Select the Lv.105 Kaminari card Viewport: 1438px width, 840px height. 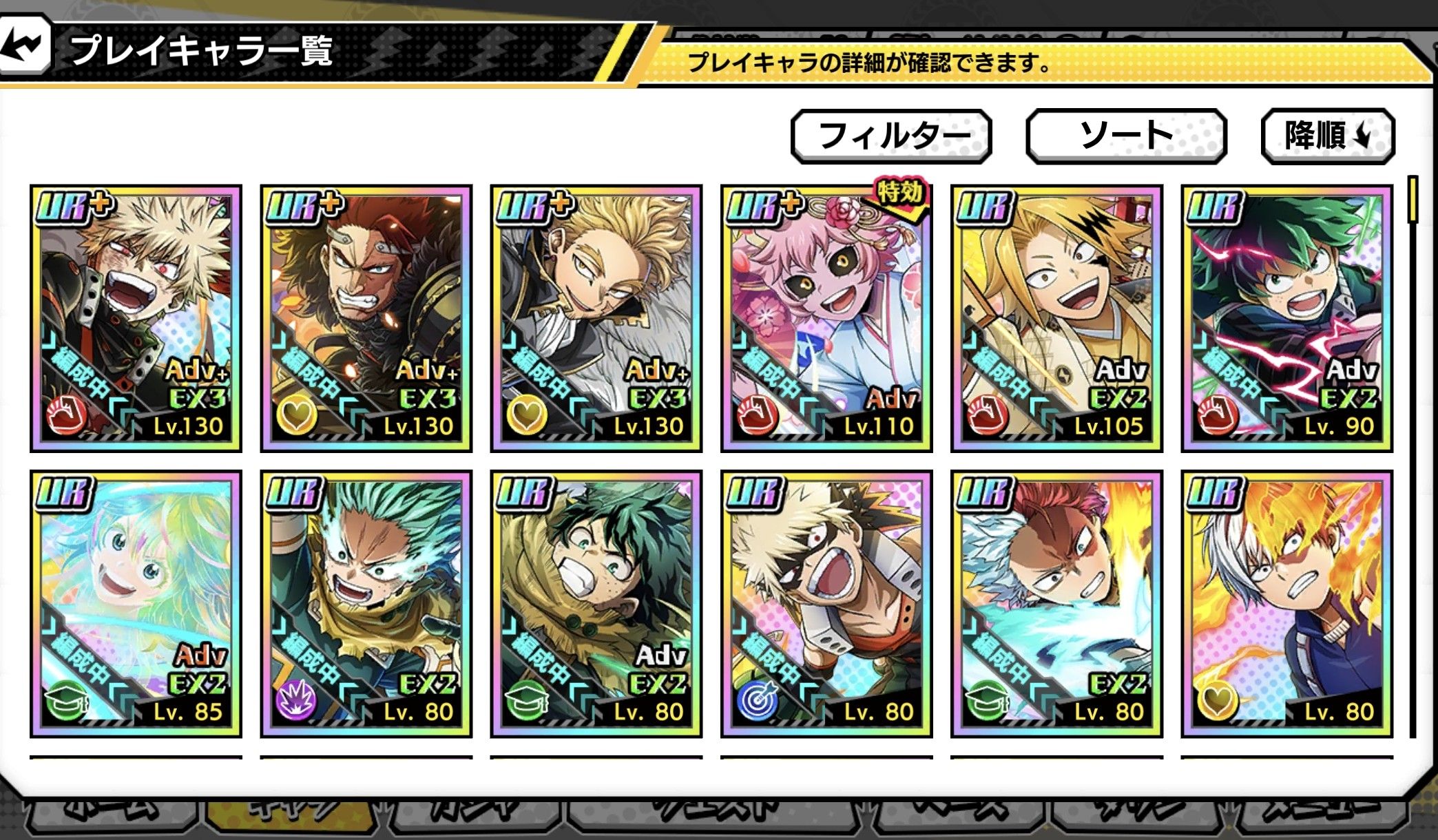coord(1056,318)
